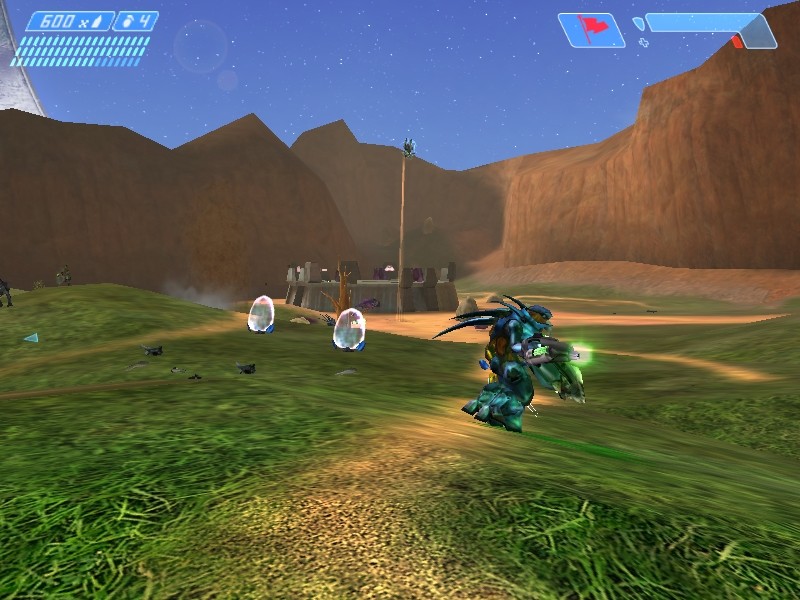This screenshot has height=600, width=800.
Task: Select the blue waypoint arrow marker
Action: 31,338
